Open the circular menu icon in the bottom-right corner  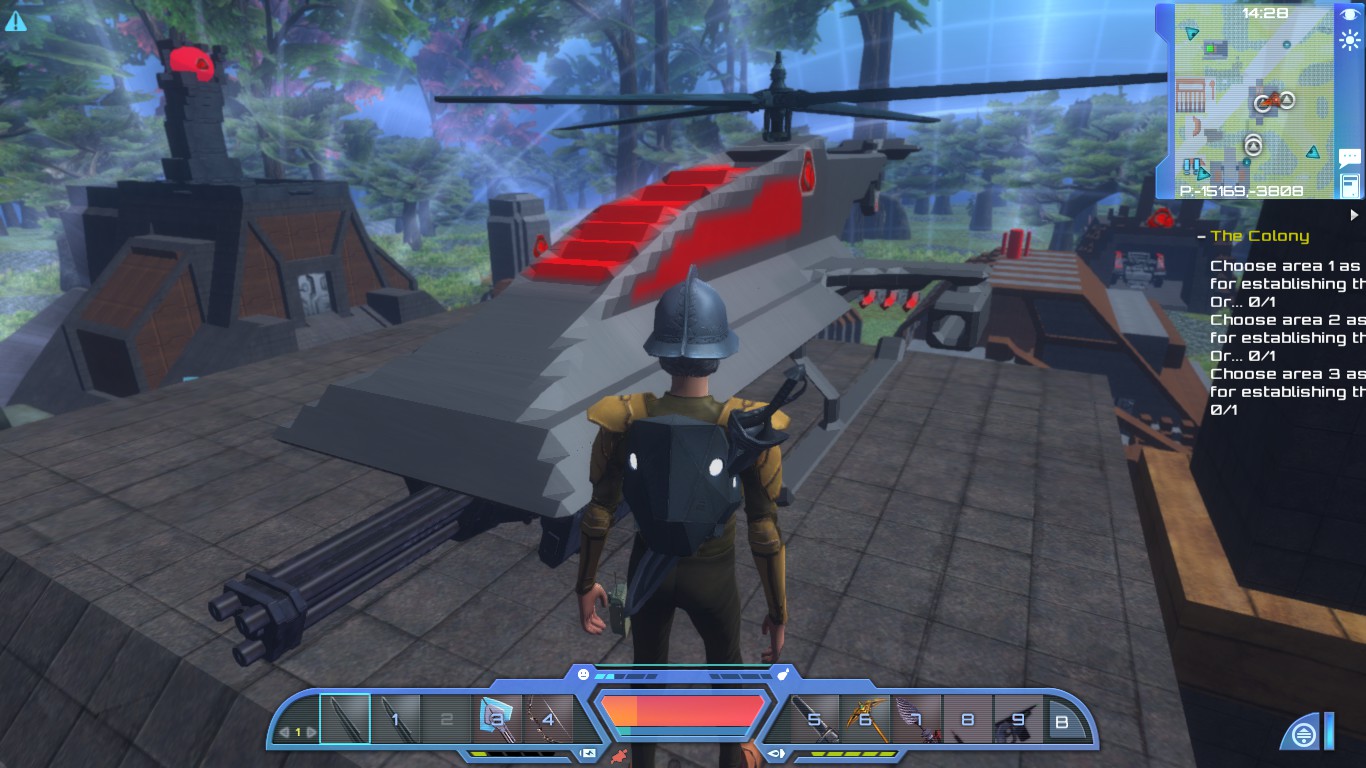click(1303, 733)
